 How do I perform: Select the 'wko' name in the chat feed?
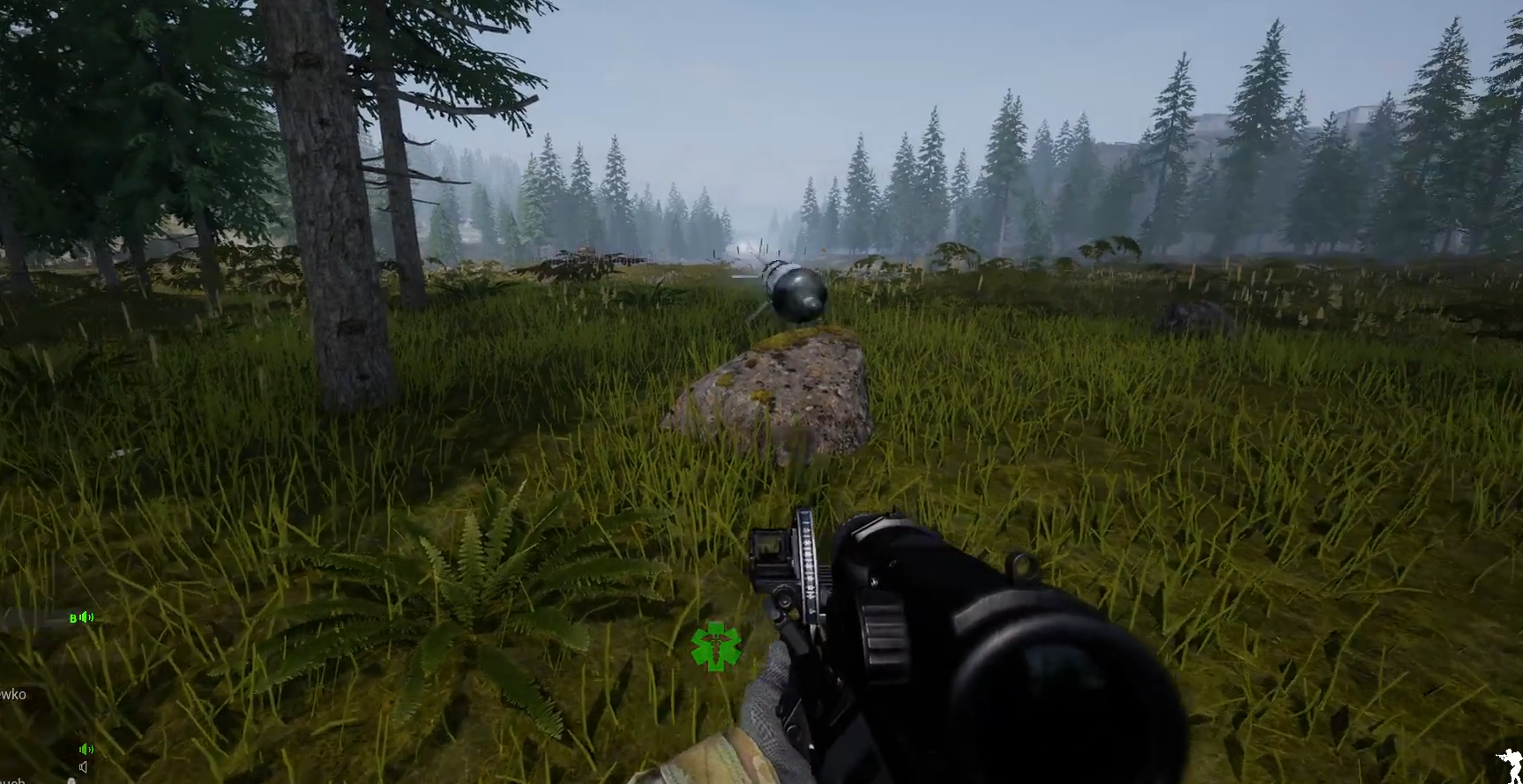tap(13, 694)
